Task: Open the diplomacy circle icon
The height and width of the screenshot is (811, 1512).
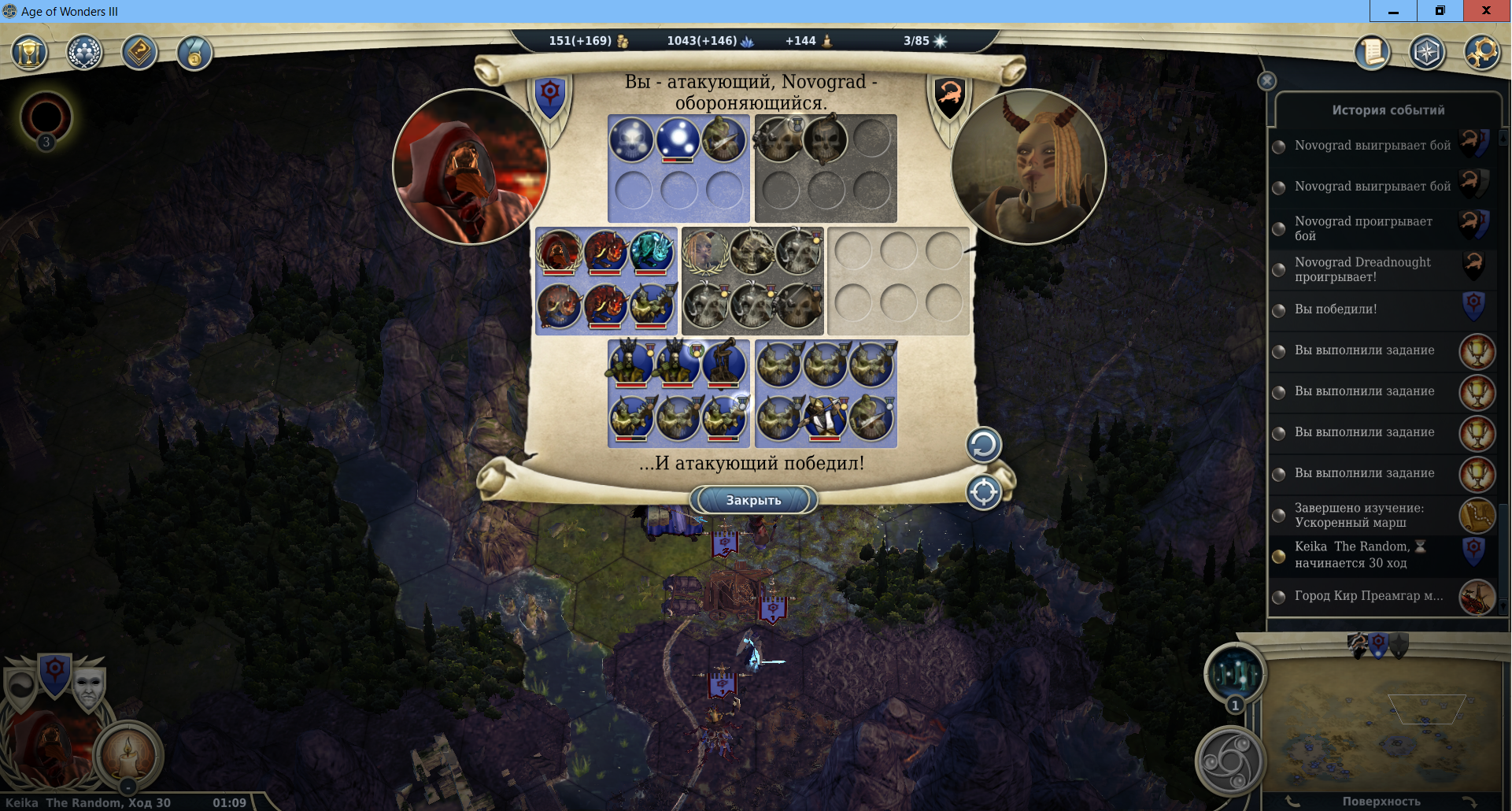Action: (x=84, y=54)
